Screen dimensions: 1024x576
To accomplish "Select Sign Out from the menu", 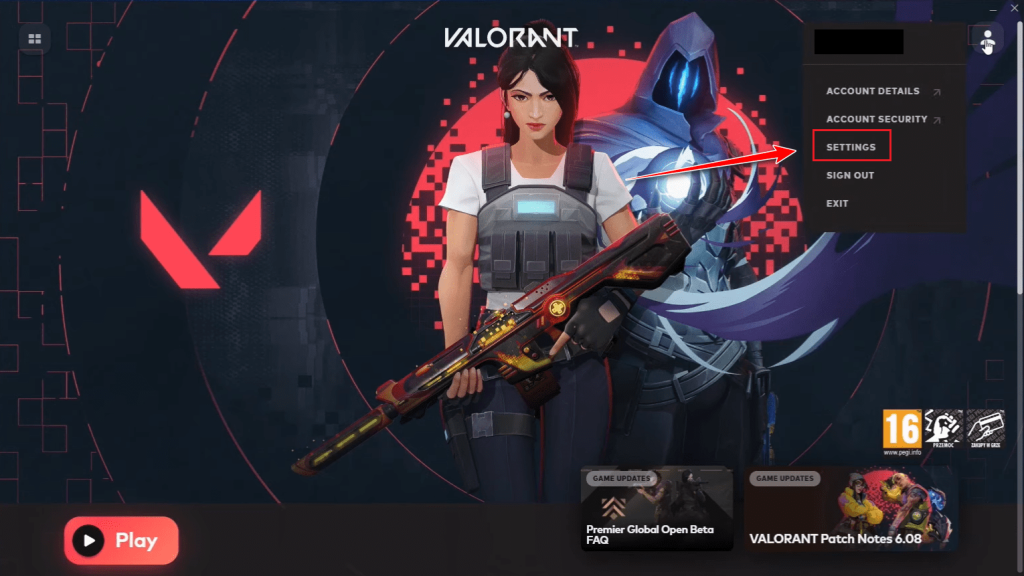I will [850, 175].
